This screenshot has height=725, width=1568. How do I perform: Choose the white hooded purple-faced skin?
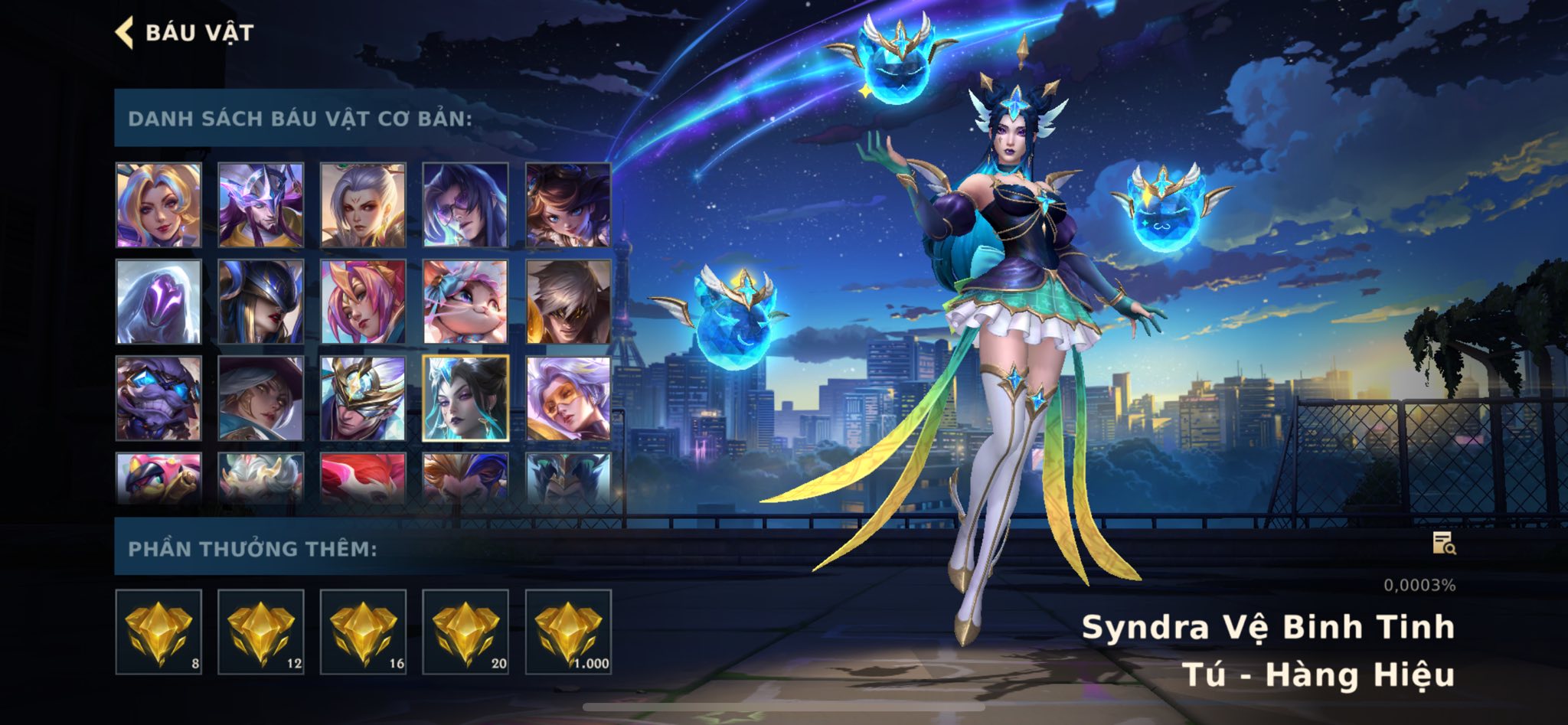click(x=158, y=302)
